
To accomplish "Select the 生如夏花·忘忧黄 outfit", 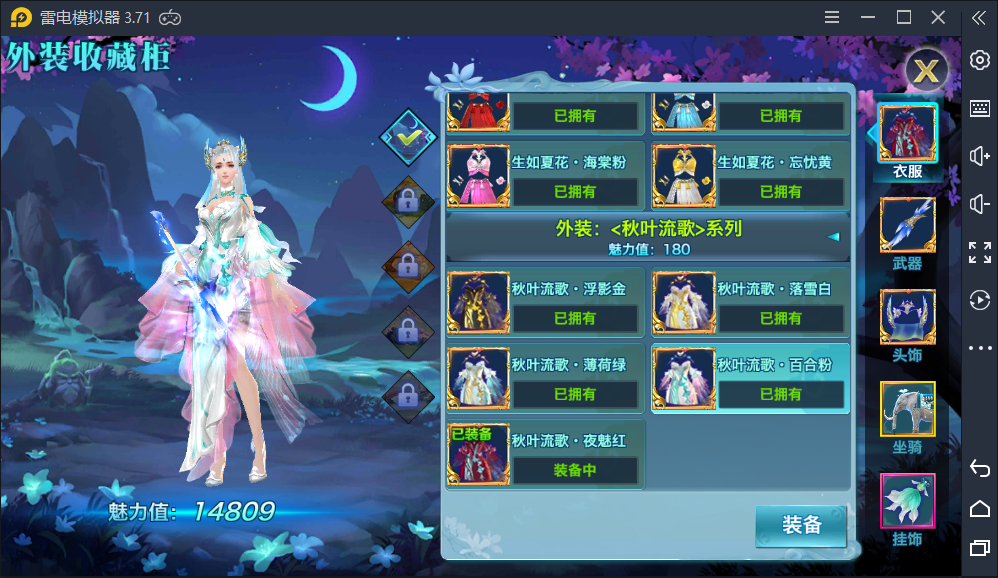I will (x=750, y=175).
